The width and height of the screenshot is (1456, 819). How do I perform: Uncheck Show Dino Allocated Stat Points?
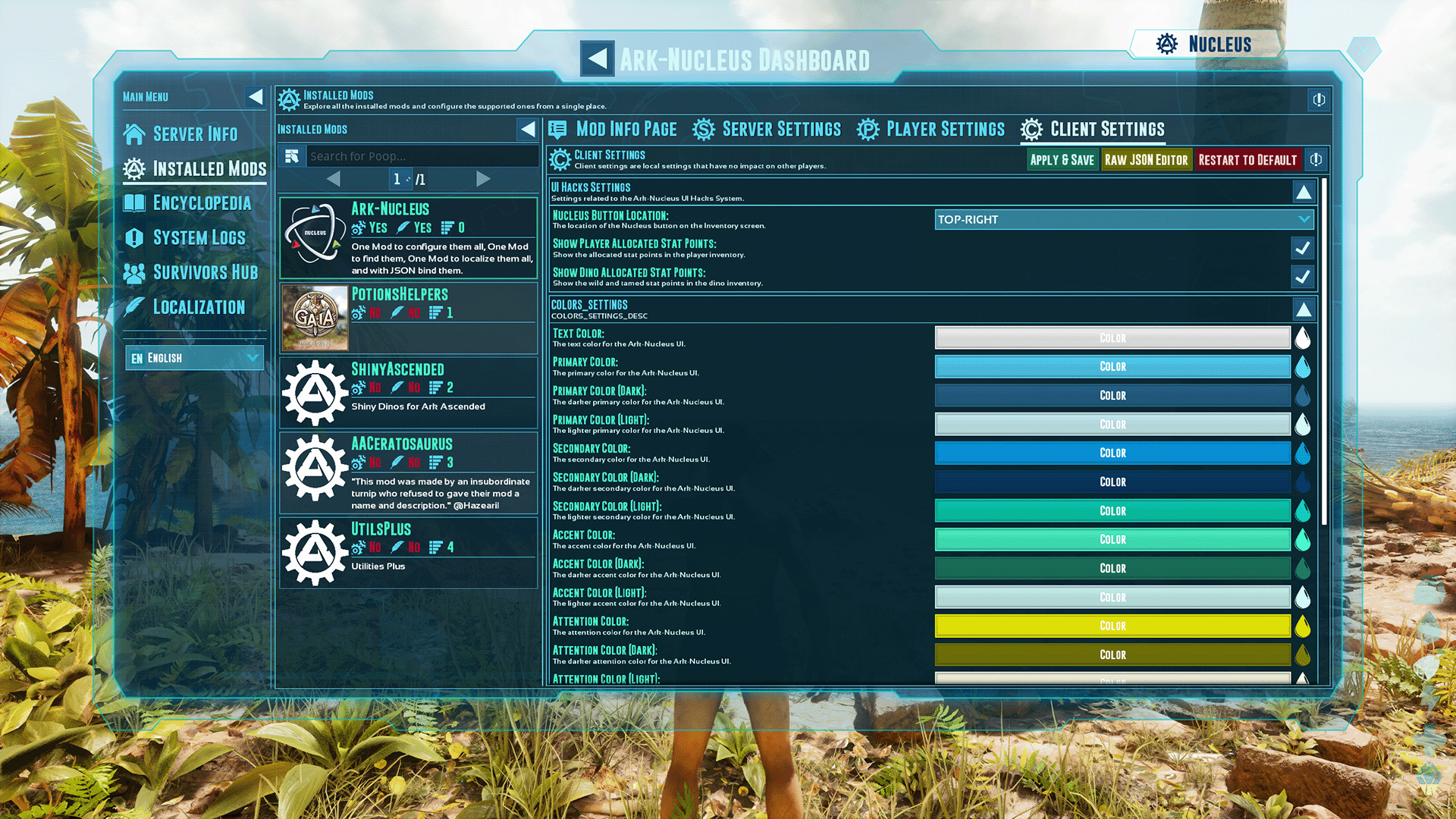click(1302, 277)
